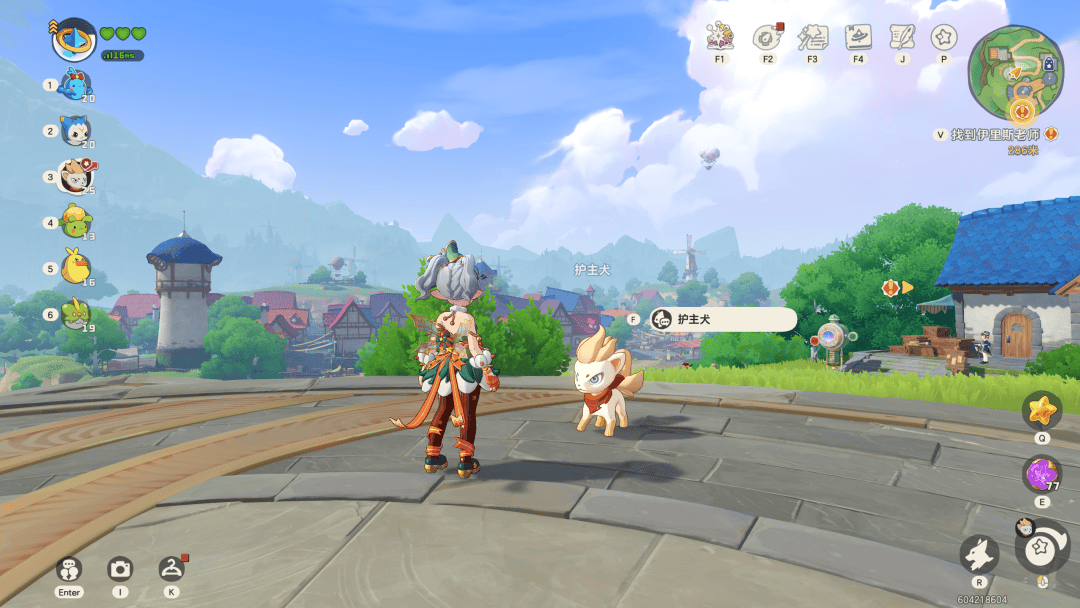Viewport: 1080px width, 608px height.
Task: Open the round star icon menu
Action: click(943, 38)
